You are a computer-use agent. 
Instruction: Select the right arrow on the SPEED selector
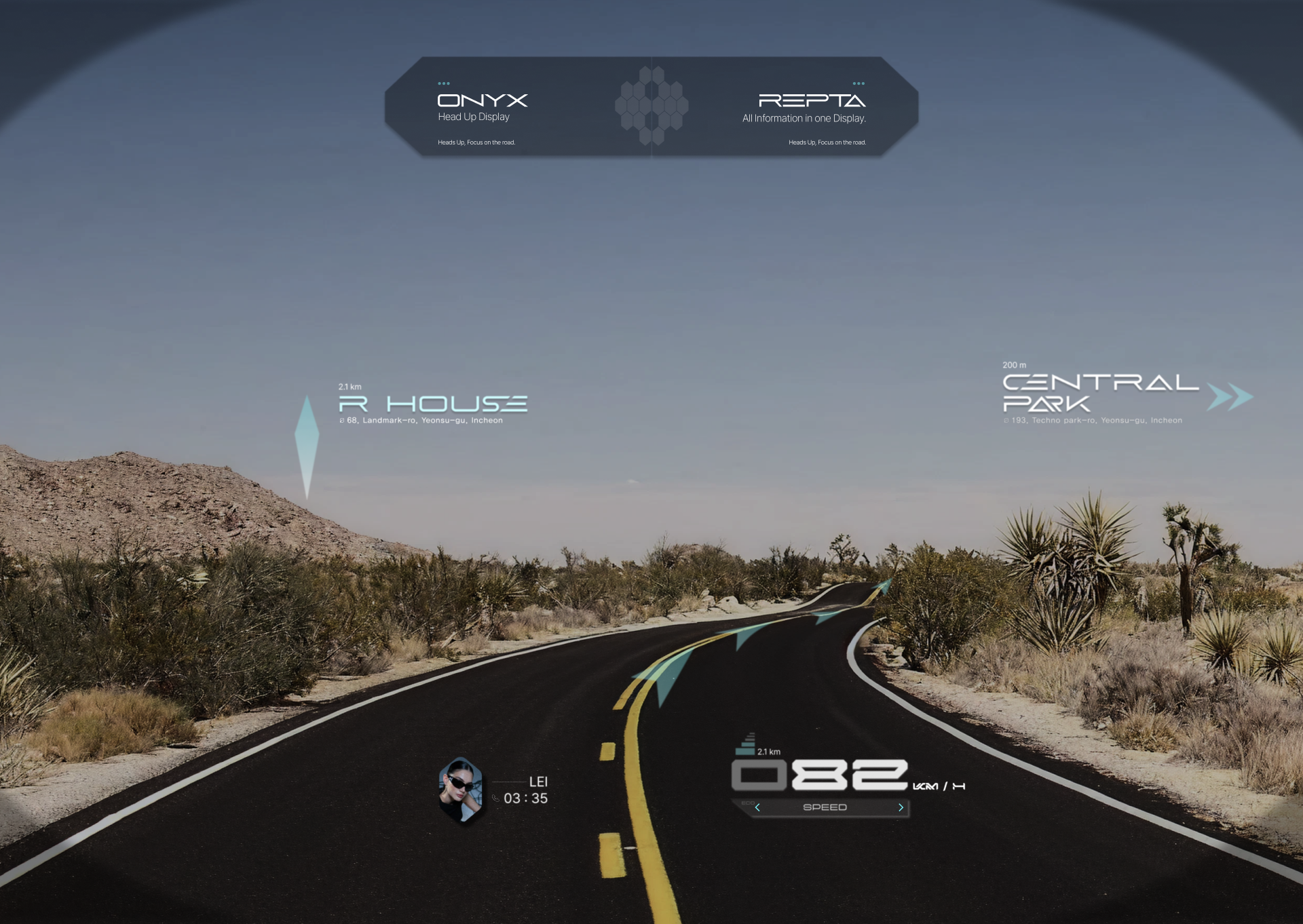coord(901,807)
